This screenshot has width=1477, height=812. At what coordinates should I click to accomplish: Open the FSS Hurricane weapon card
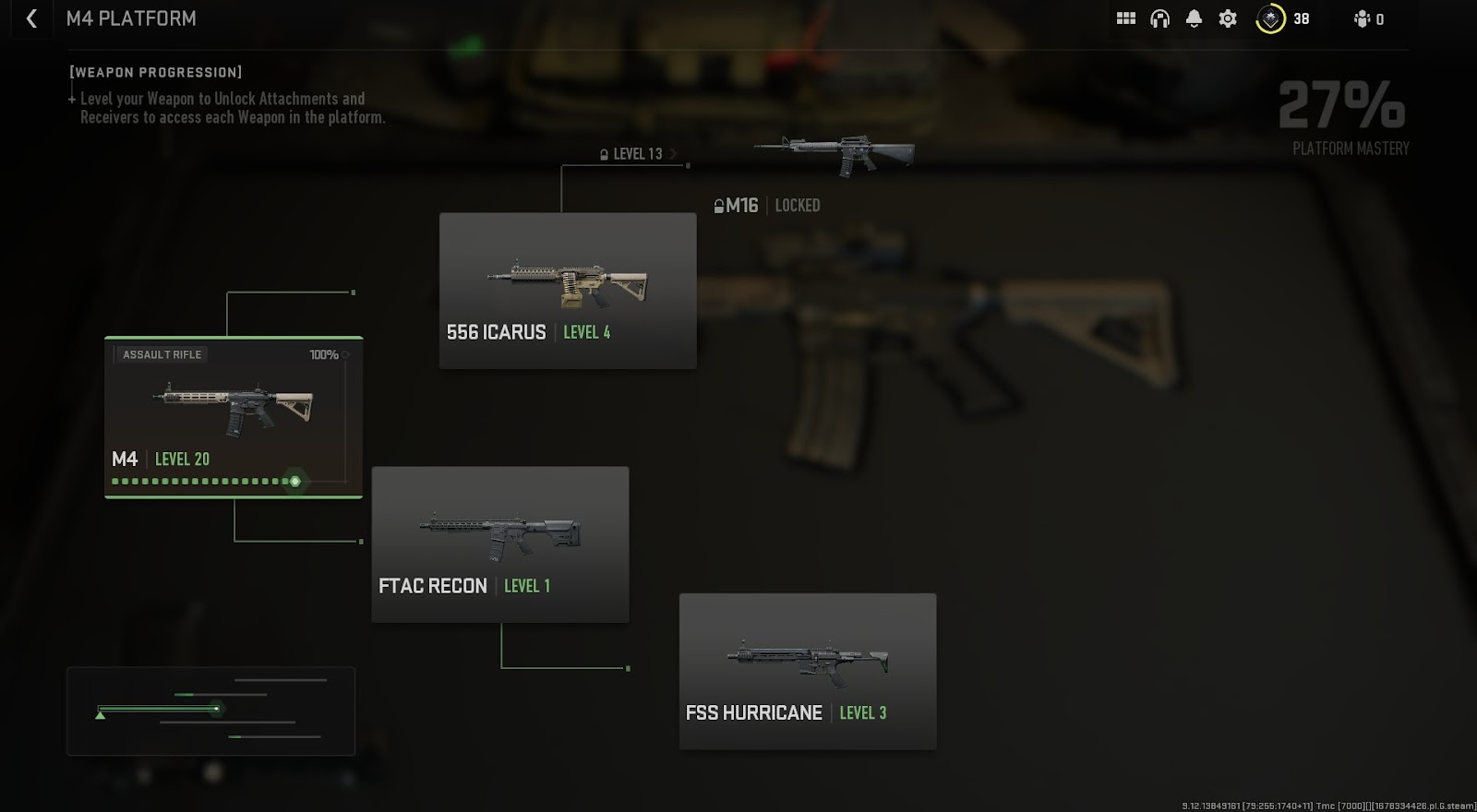pyautogui.click(x=808, y=671)
